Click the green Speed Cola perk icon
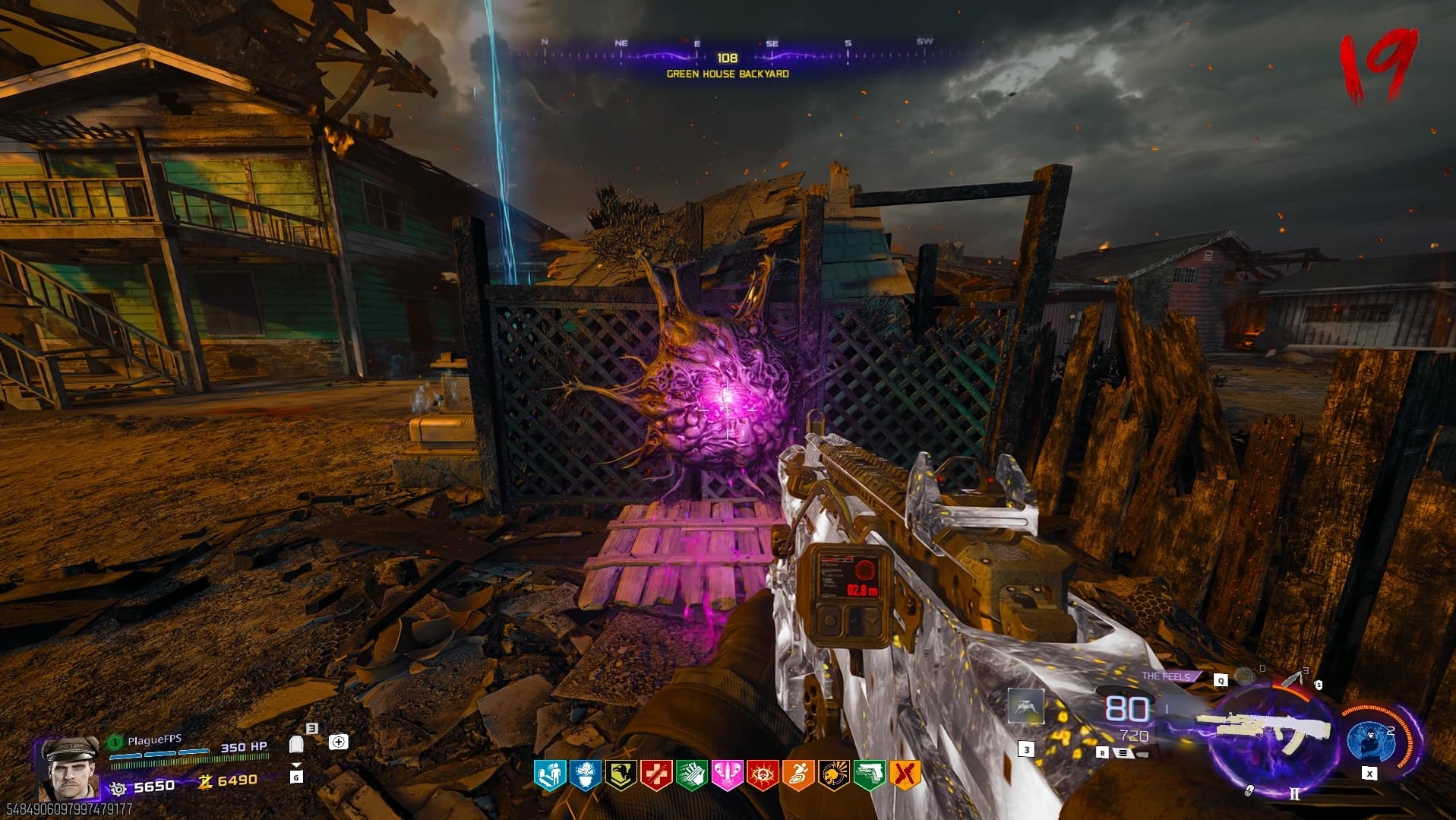1456x820 pixels. click(x=691, y=775)
